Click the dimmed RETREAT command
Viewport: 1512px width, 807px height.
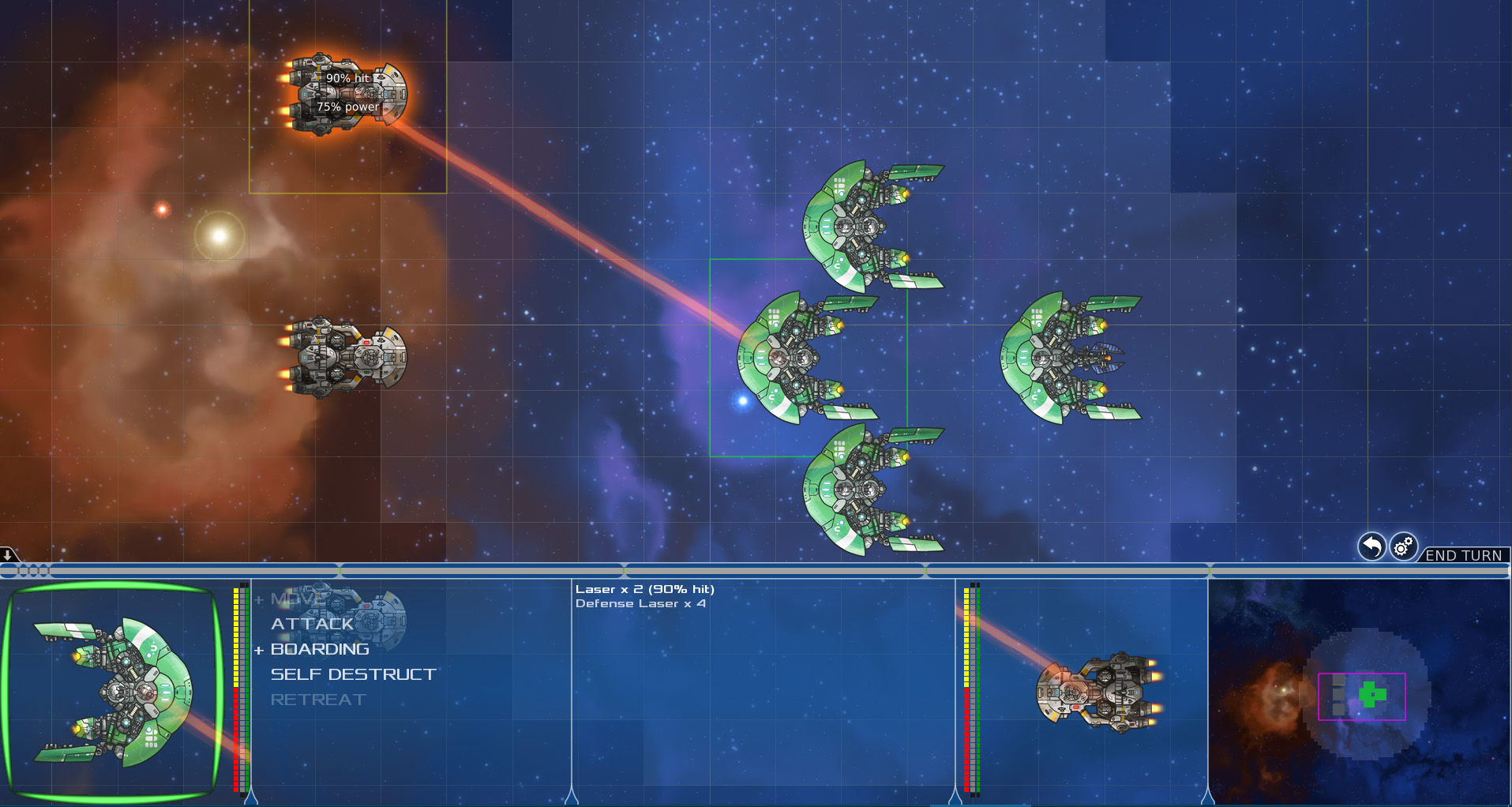(x=317, y=700)
